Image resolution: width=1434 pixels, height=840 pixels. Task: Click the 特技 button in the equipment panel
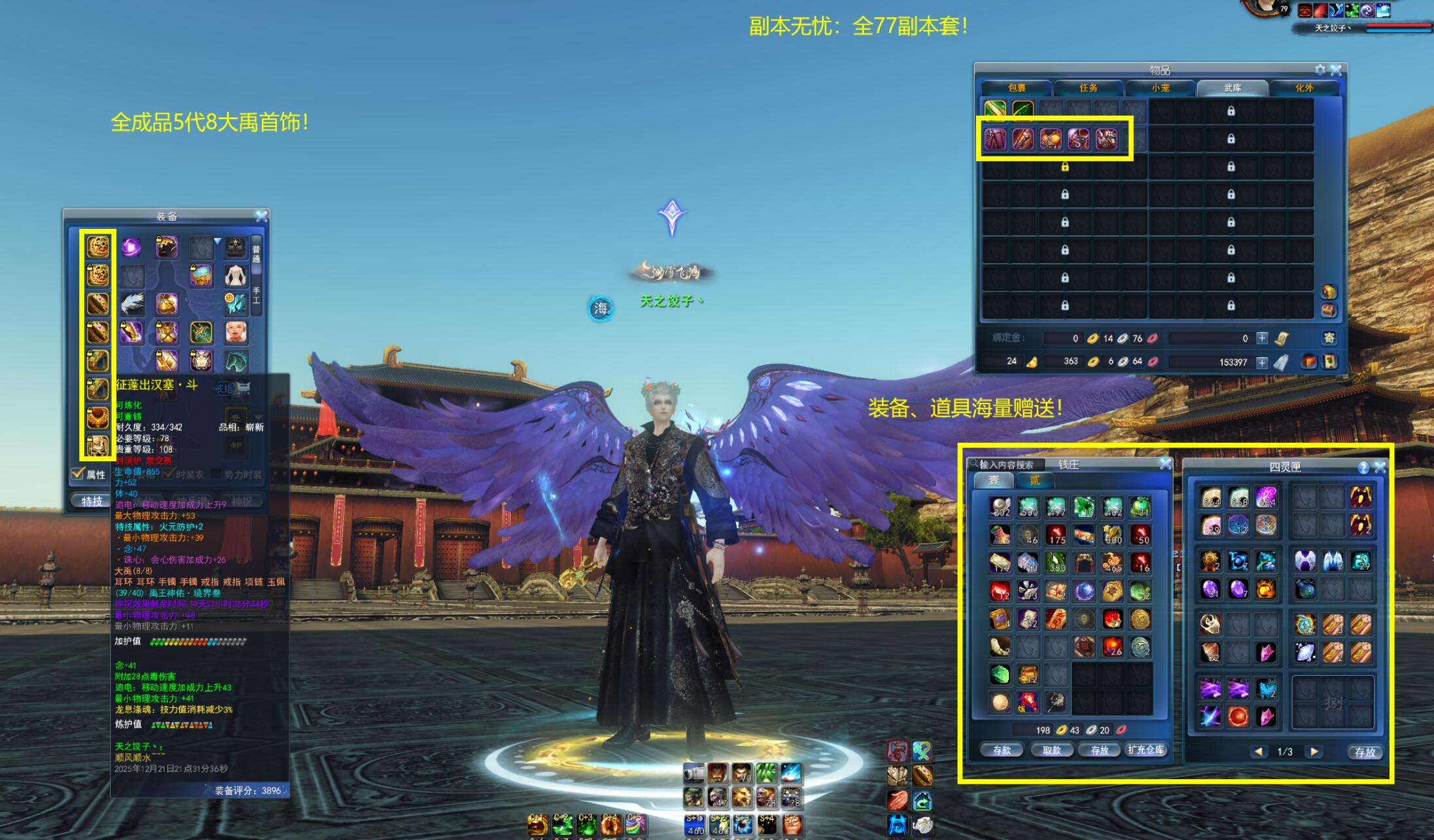point(92,501)
